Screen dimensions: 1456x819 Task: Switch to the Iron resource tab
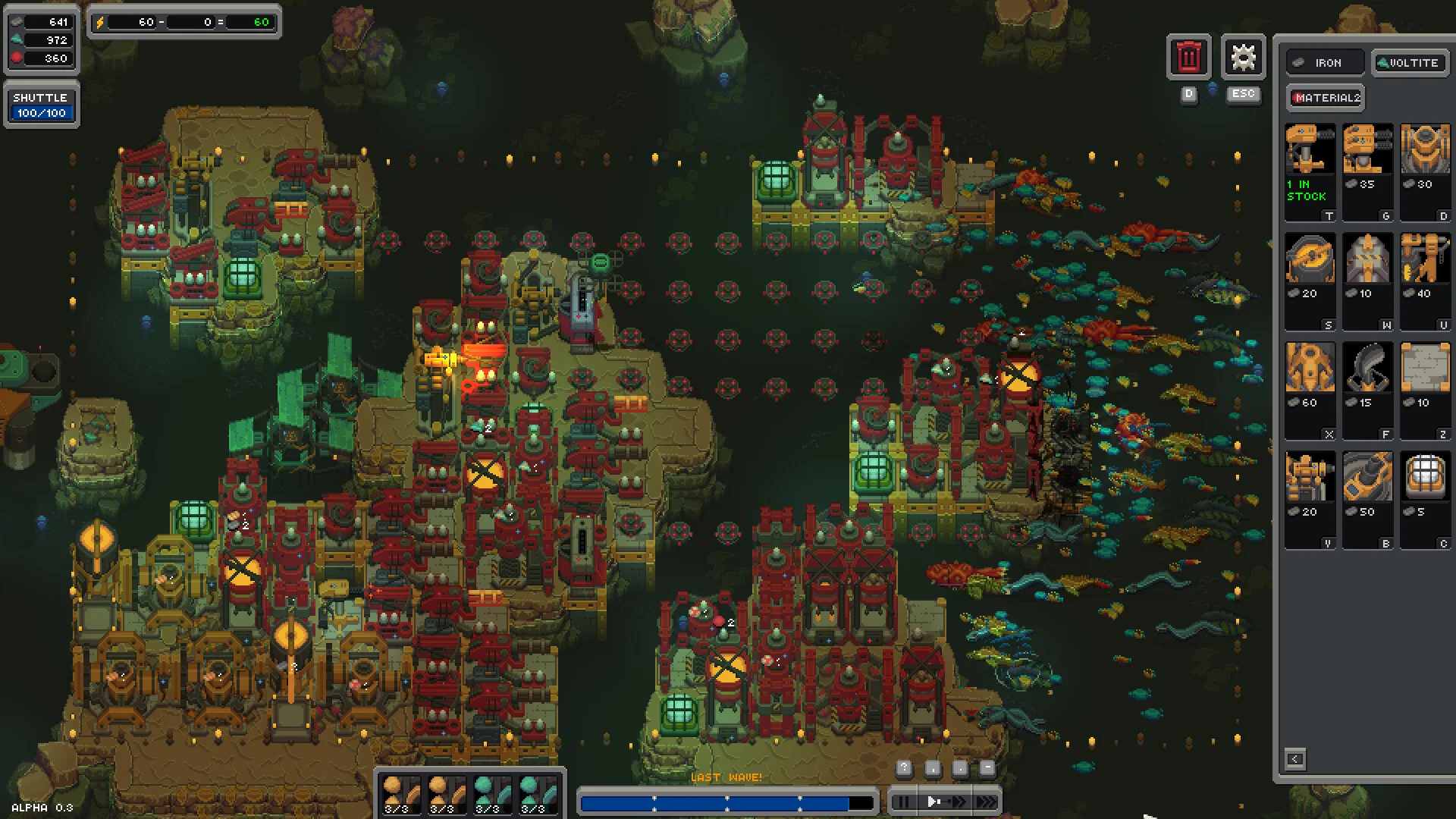[x=1325, y=63]
